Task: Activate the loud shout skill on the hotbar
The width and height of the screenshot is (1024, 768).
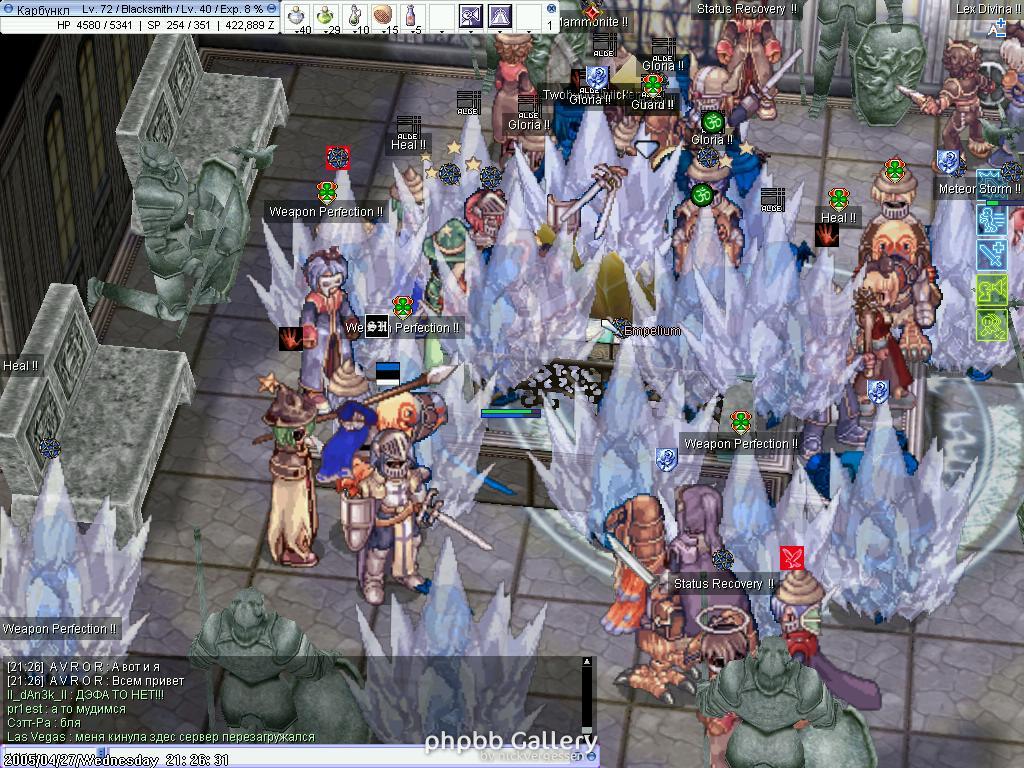Action: point(471,15)
